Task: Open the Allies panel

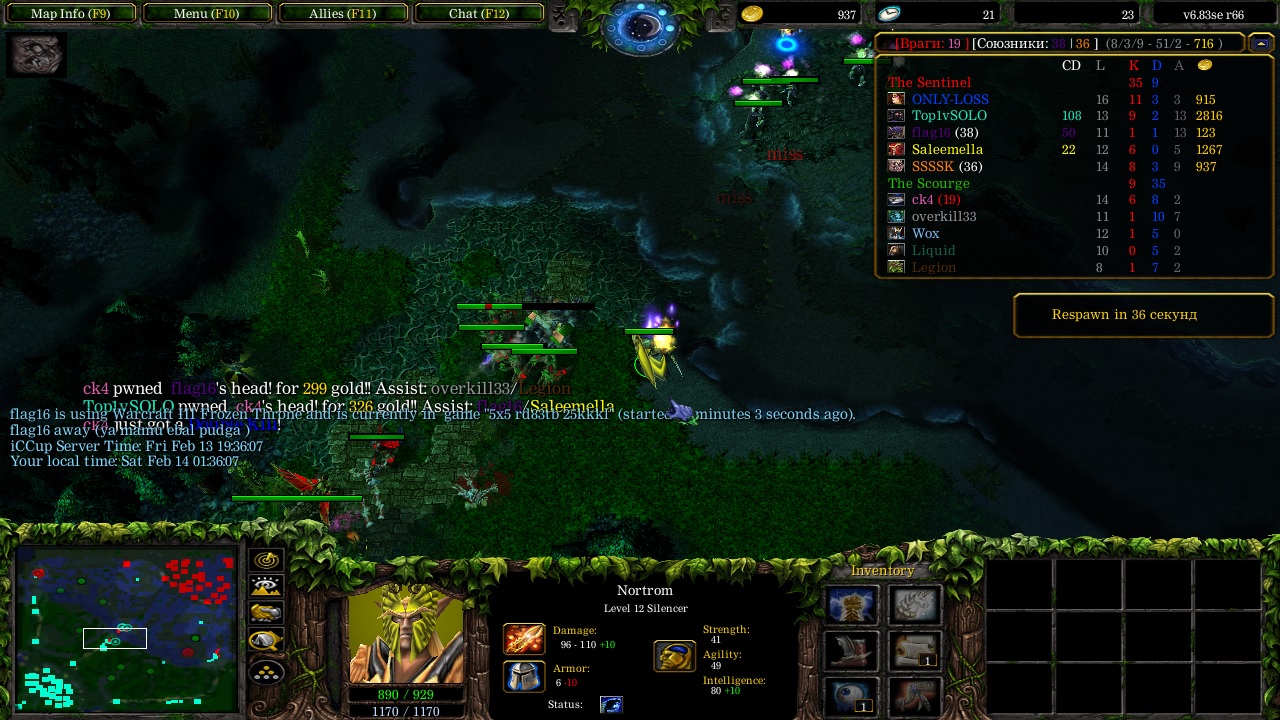Action: [x=342, y=14]
